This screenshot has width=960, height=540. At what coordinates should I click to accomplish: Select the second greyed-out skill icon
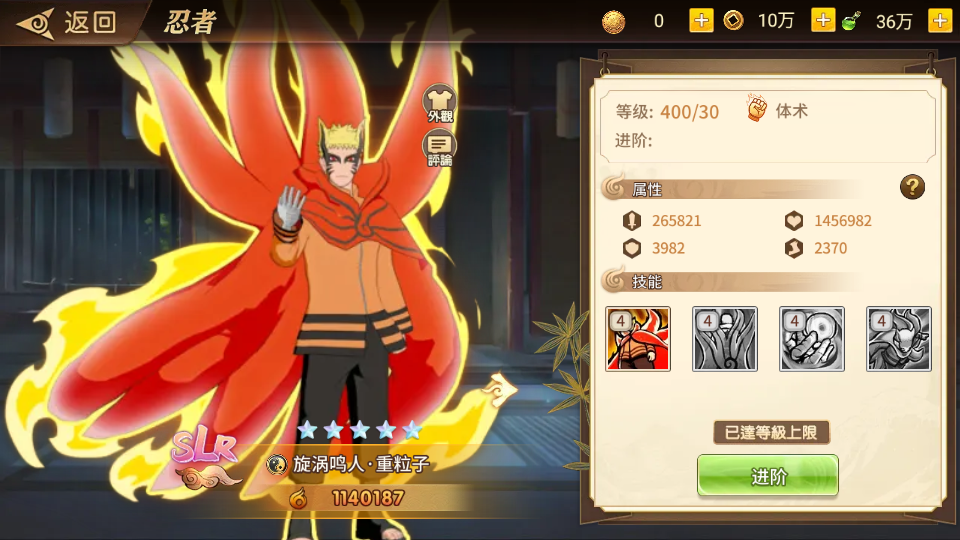725,339
